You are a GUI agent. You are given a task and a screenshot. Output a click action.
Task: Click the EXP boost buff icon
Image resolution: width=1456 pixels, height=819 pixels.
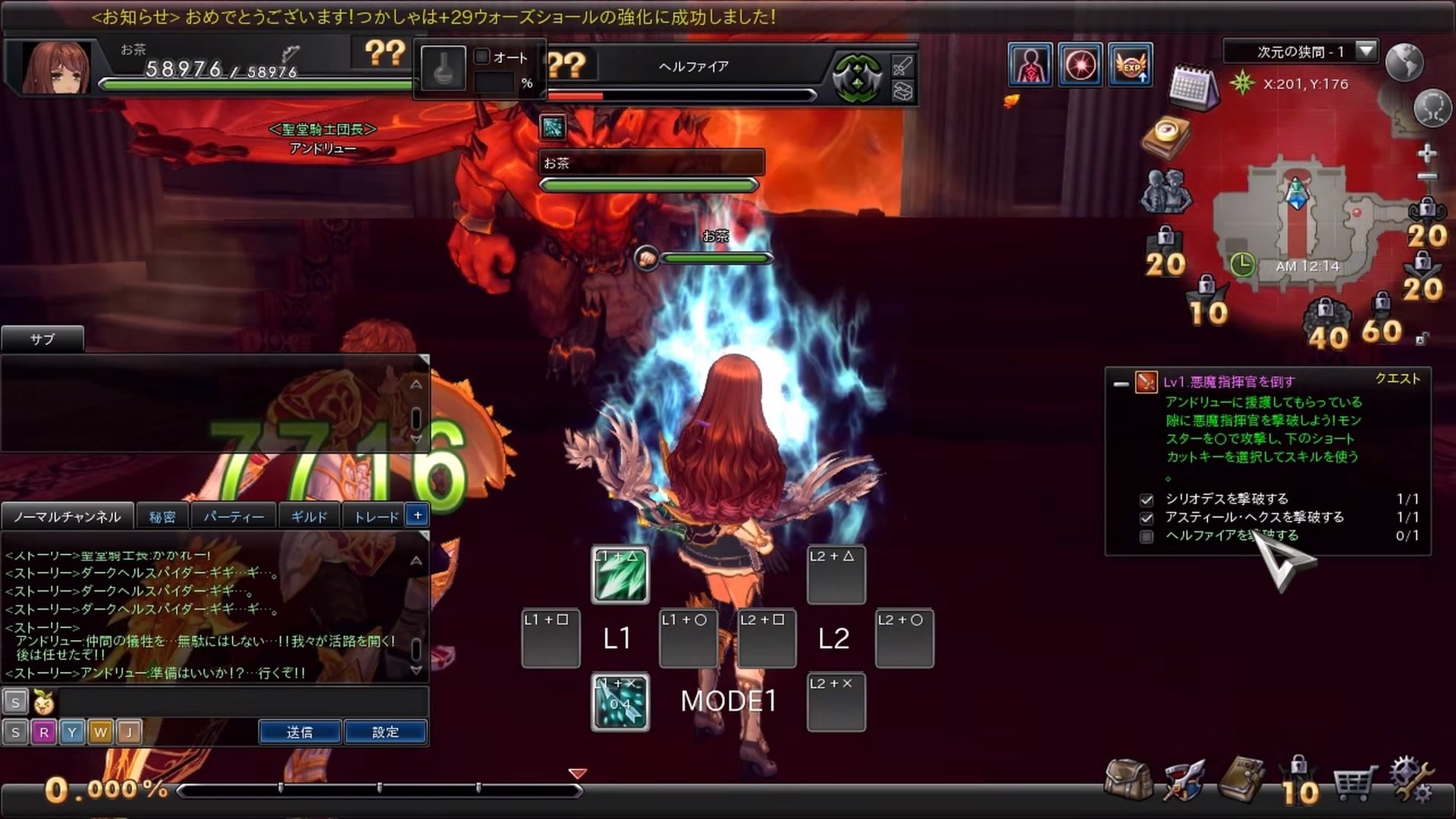pos(1131,65)
